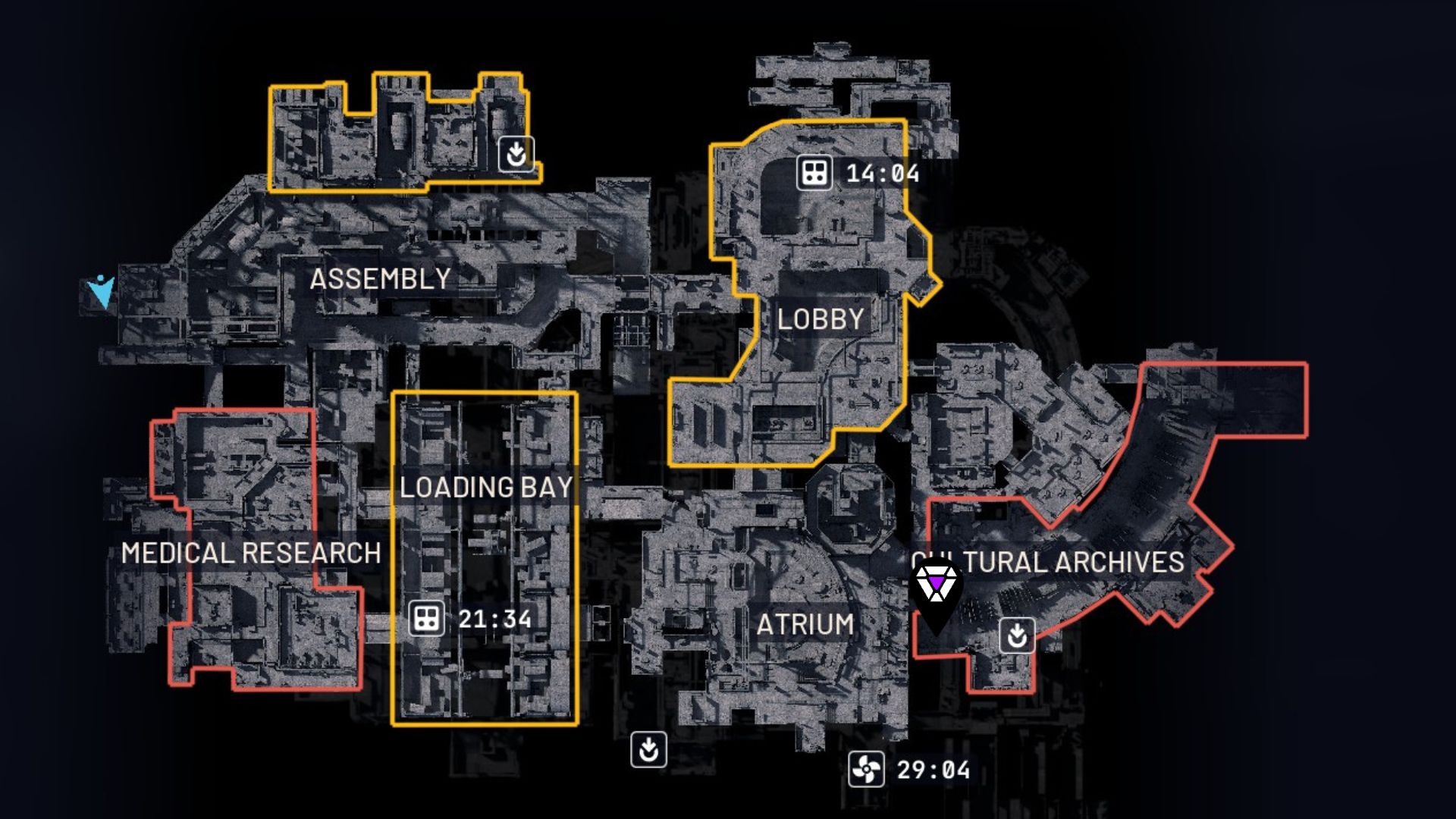Select the grid icon beside the 21:34 timer
Screen dimensions: 1456x819
click(x=426, y=619)
